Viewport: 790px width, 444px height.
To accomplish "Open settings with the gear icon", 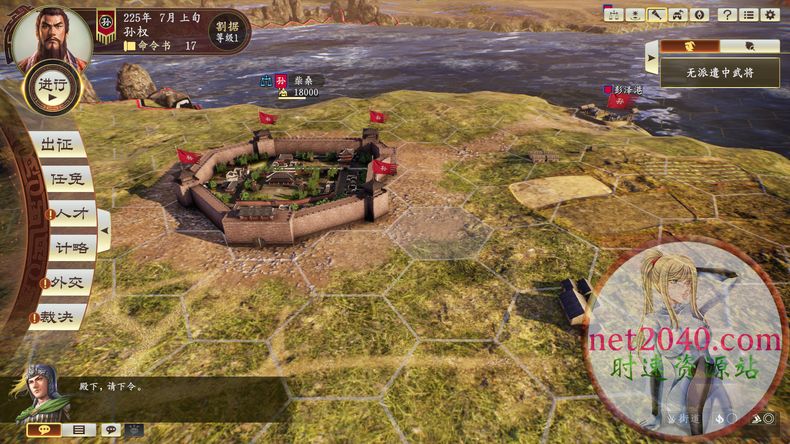I will [771, 15].
